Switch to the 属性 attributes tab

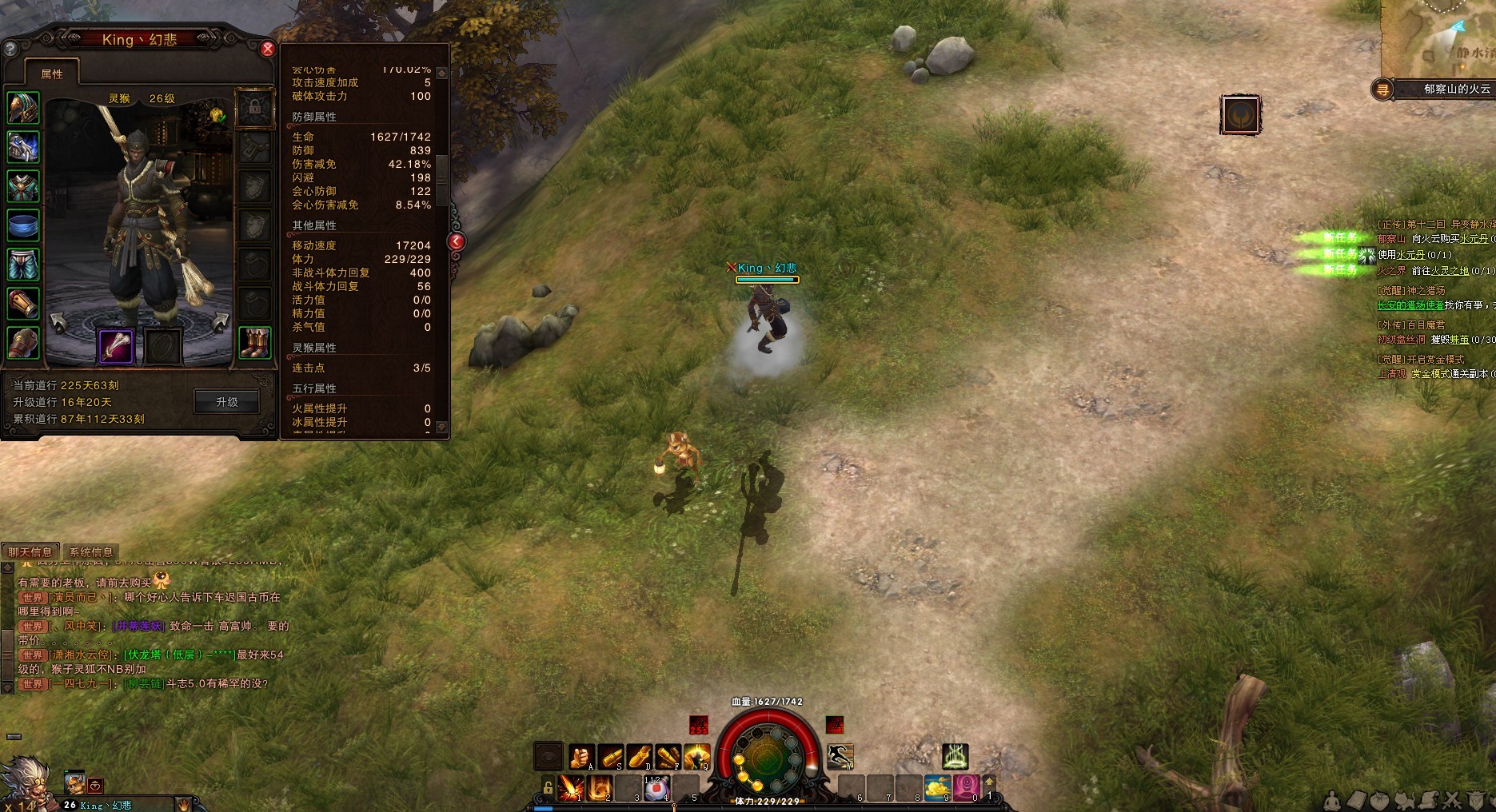coord(52,74)
